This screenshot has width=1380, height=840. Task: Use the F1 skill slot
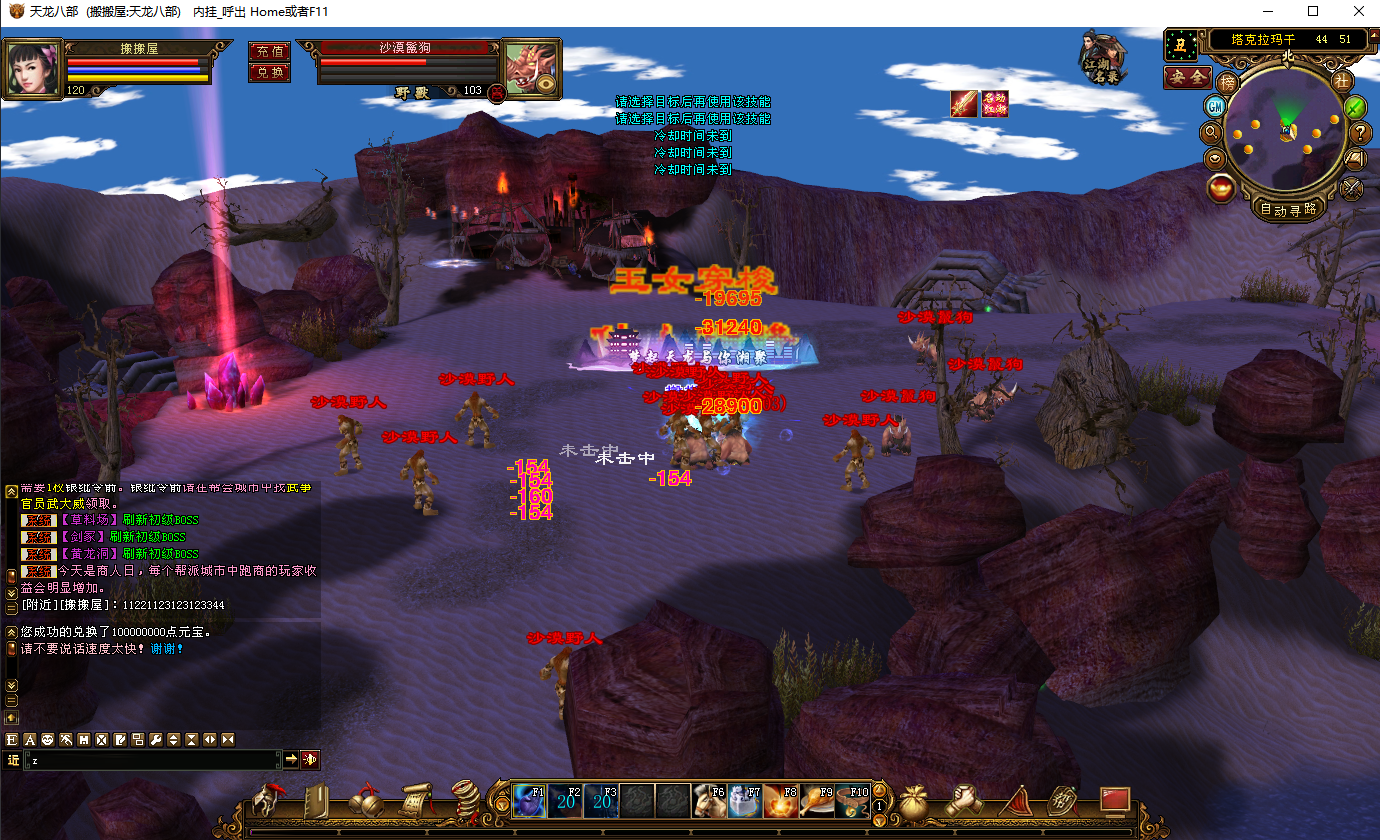tap(529, 801)
